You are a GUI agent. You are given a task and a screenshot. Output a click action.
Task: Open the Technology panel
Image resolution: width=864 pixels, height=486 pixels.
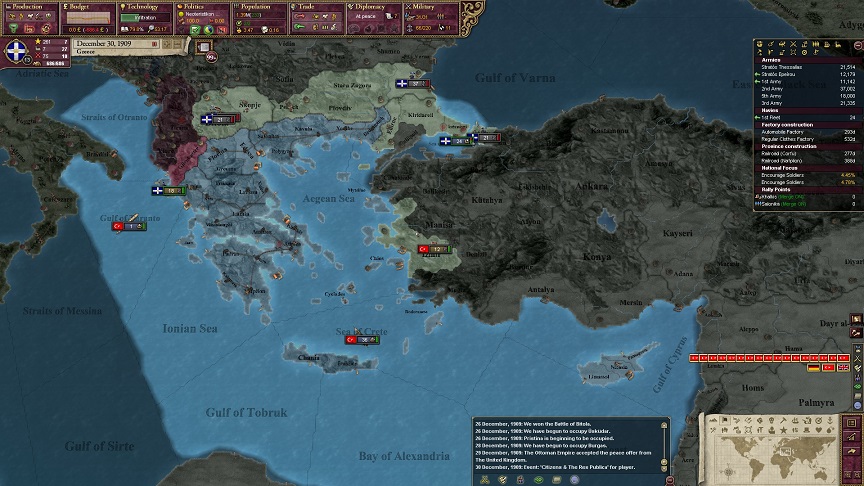[x=143, y=7]
